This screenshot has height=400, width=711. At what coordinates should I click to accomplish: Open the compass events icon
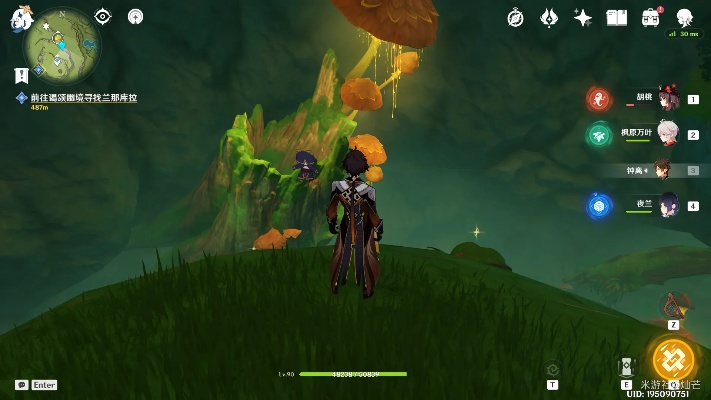[x=516, y=17]
